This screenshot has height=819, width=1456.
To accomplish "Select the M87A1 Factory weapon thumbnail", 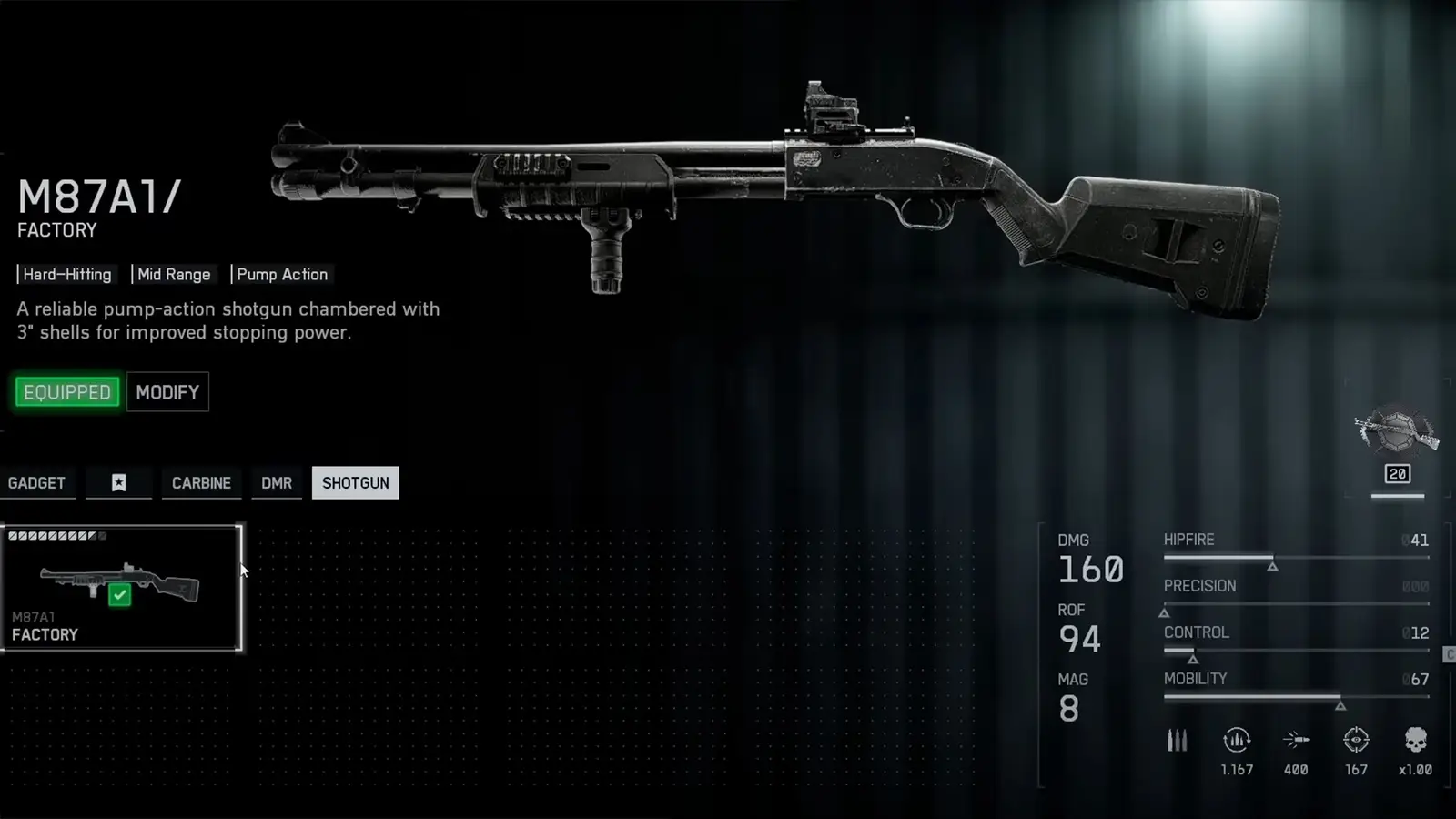I will pyautogui.click(x=121, y=586).
